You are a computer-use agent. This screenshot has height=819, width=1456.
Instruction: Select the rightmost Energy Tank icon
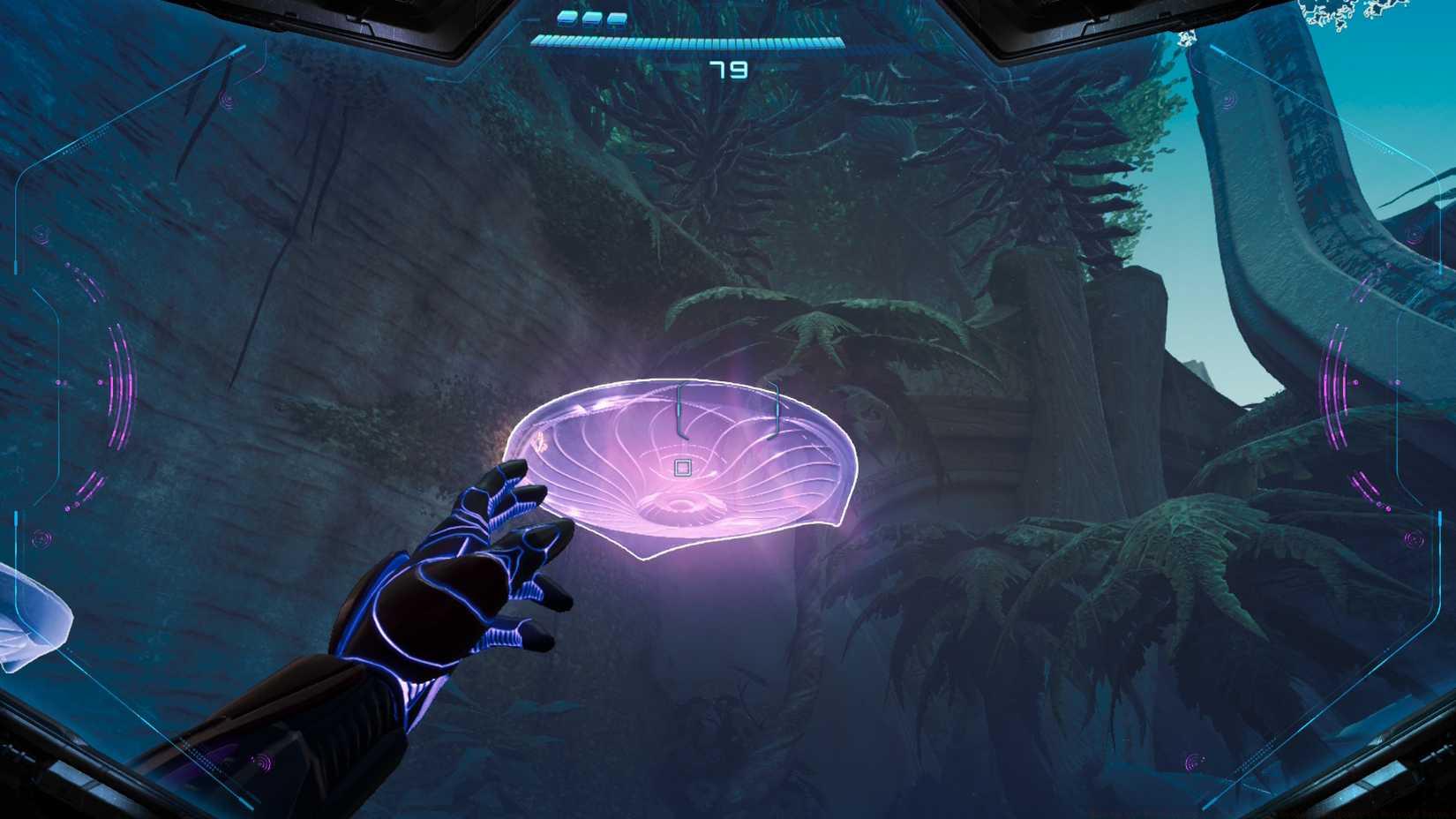pyautogui.click(x=617, y=18)
